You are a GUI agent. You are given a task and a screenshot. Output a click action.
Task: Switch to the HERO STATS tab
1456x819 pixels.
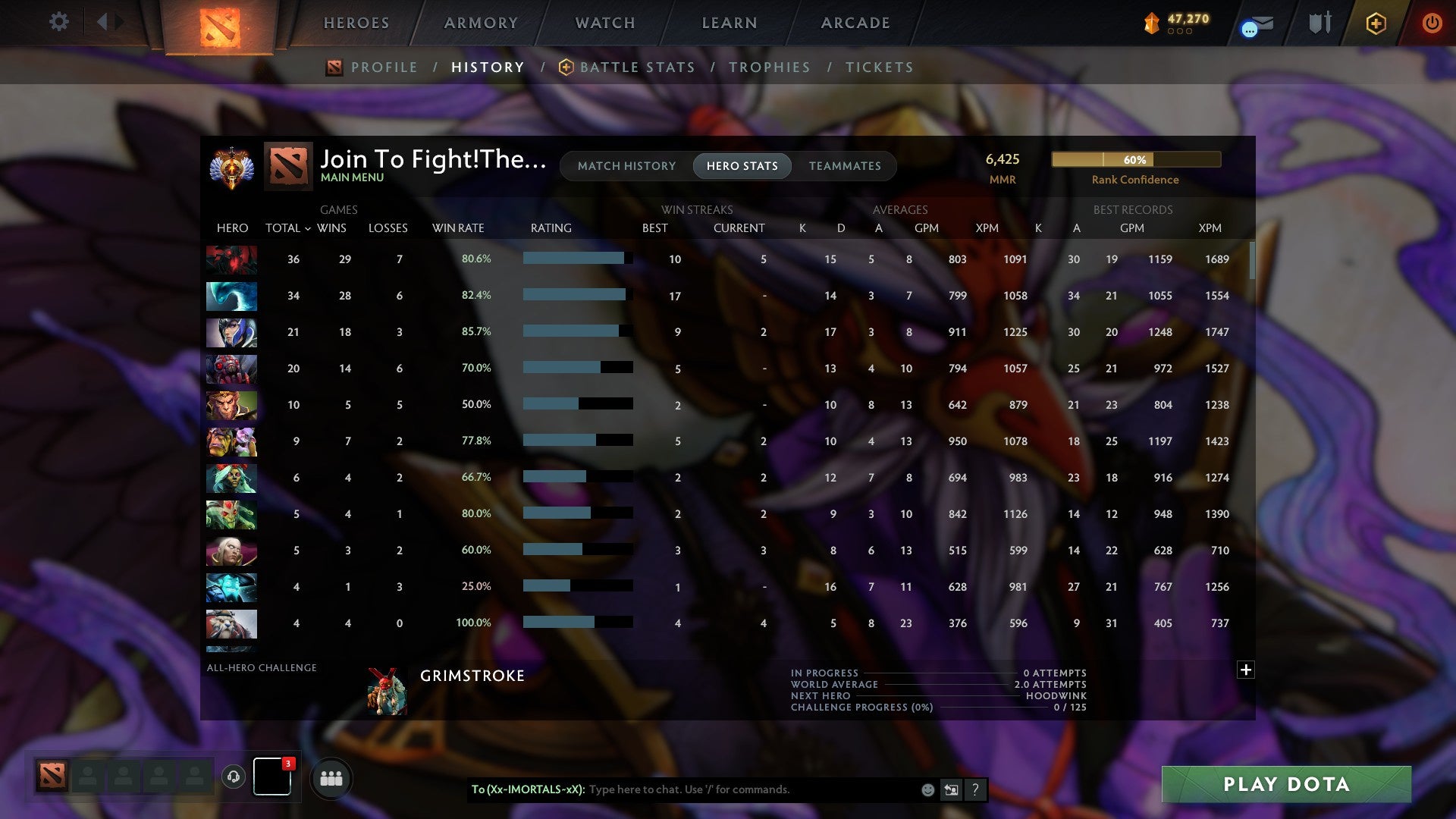point(741,166)
